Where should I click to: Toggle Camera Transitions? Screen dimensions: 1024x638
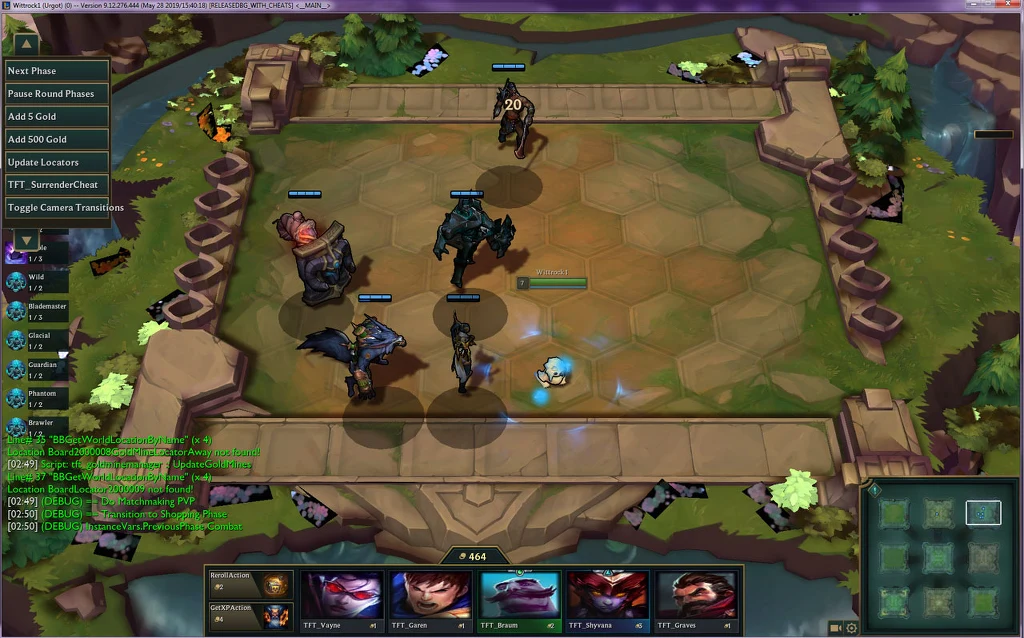click(57, 208)
